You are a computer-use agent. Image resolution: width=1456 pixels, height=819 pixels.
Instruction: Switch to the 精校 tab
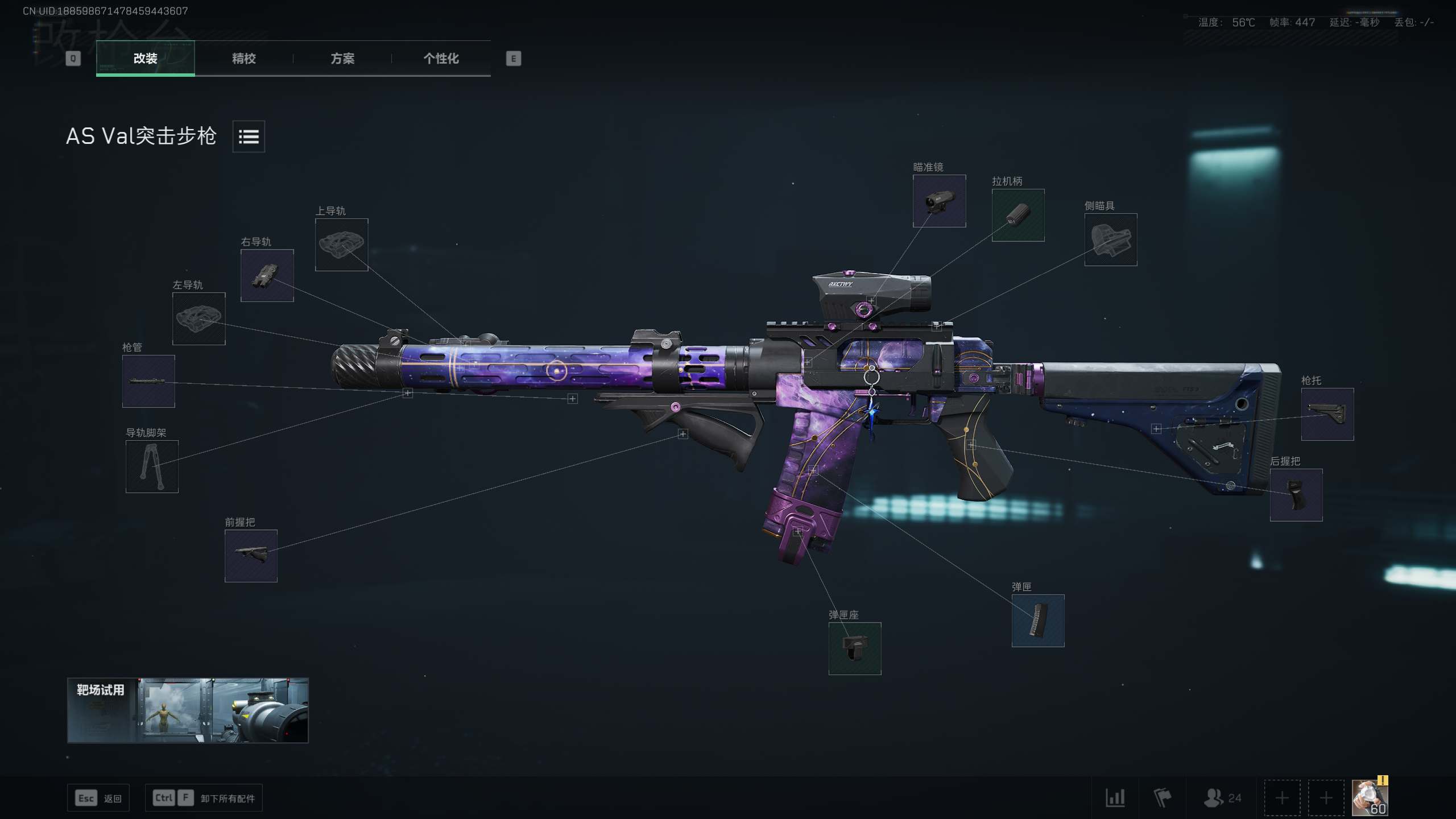(x=243, y=59)
